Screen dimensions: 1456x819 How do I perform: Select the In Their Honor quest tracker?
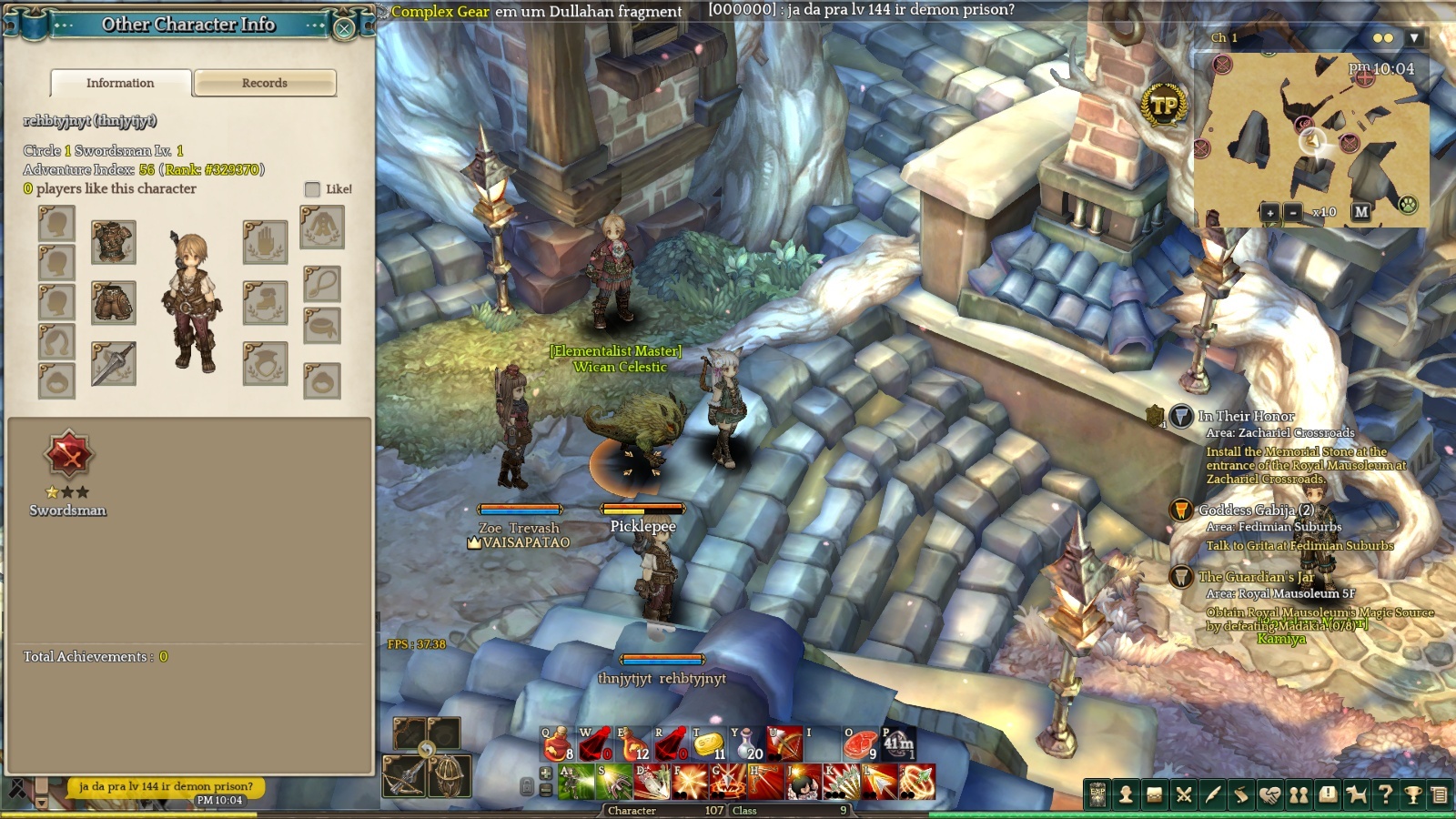[x=1246, y=416]
